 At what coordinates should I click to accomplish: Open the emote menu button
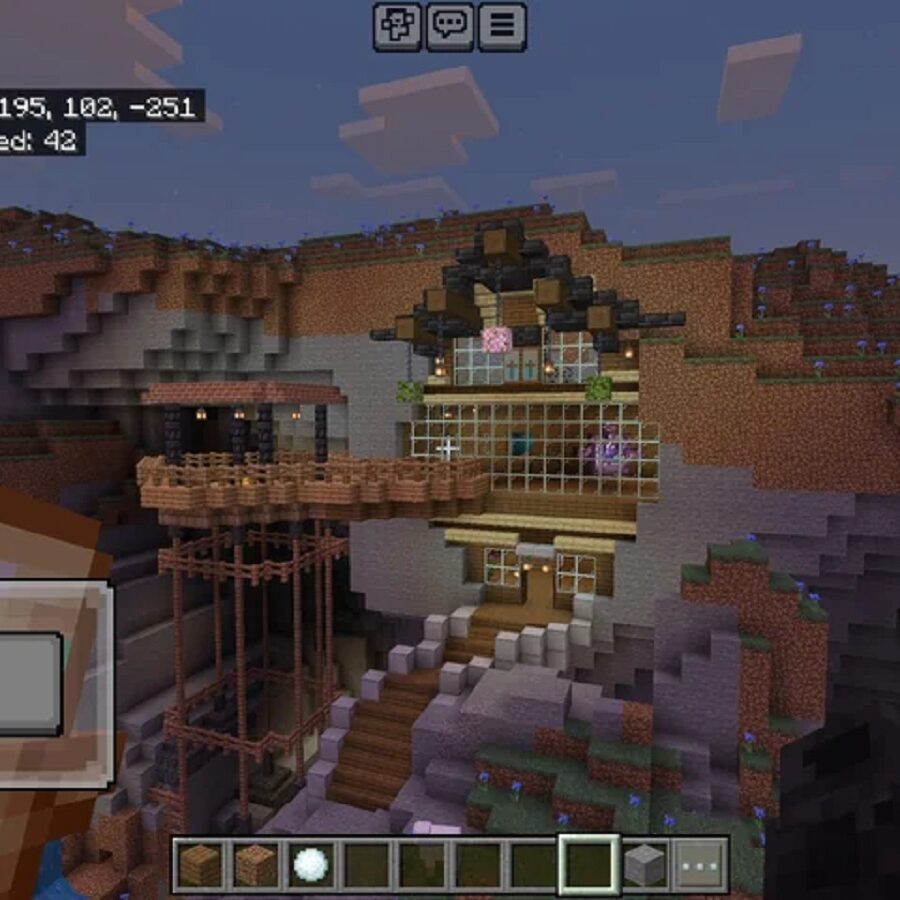click(397, 26)
